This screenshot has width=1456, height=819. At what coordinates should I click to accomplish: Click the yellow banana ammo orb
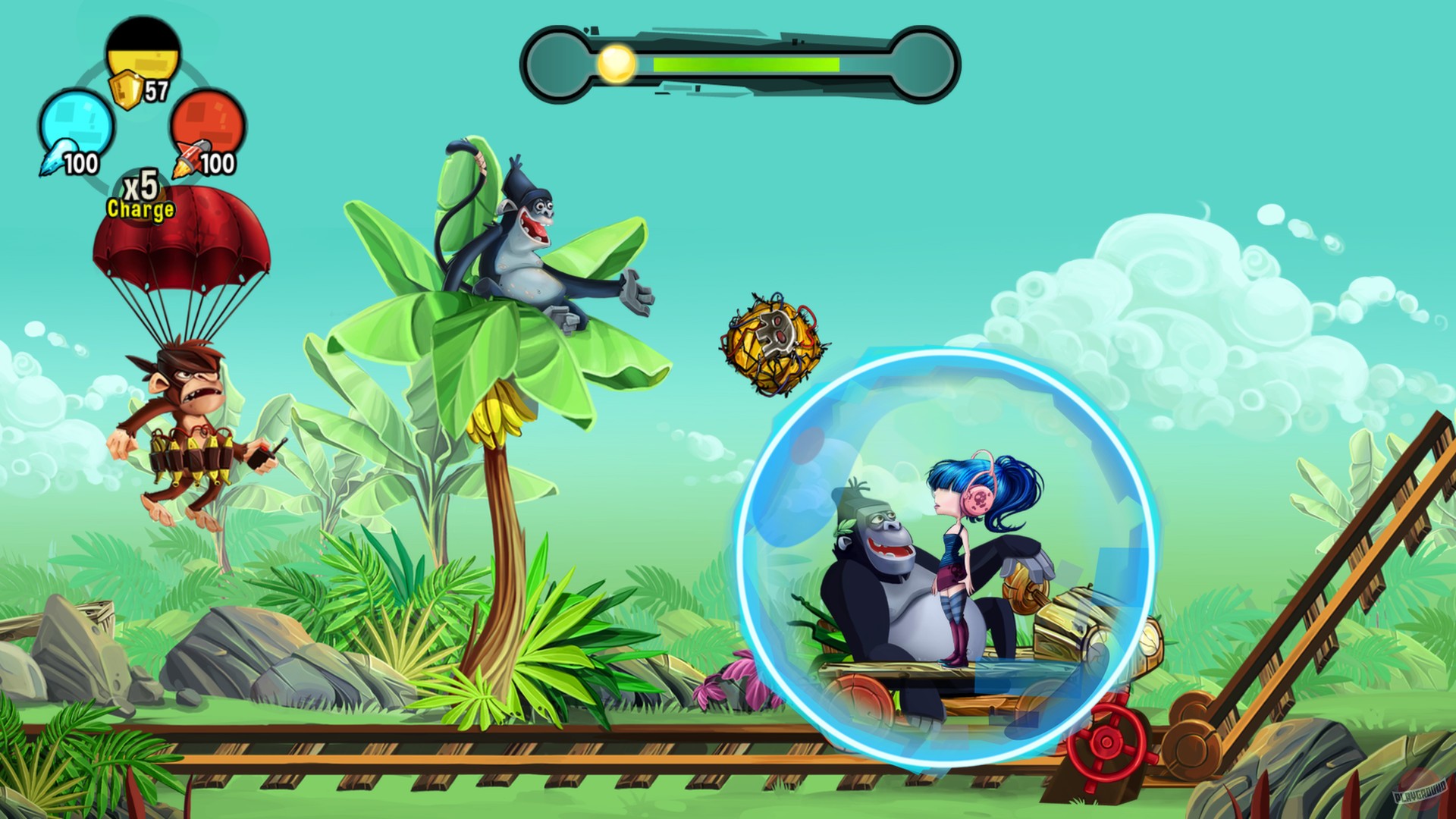point(144,53)
